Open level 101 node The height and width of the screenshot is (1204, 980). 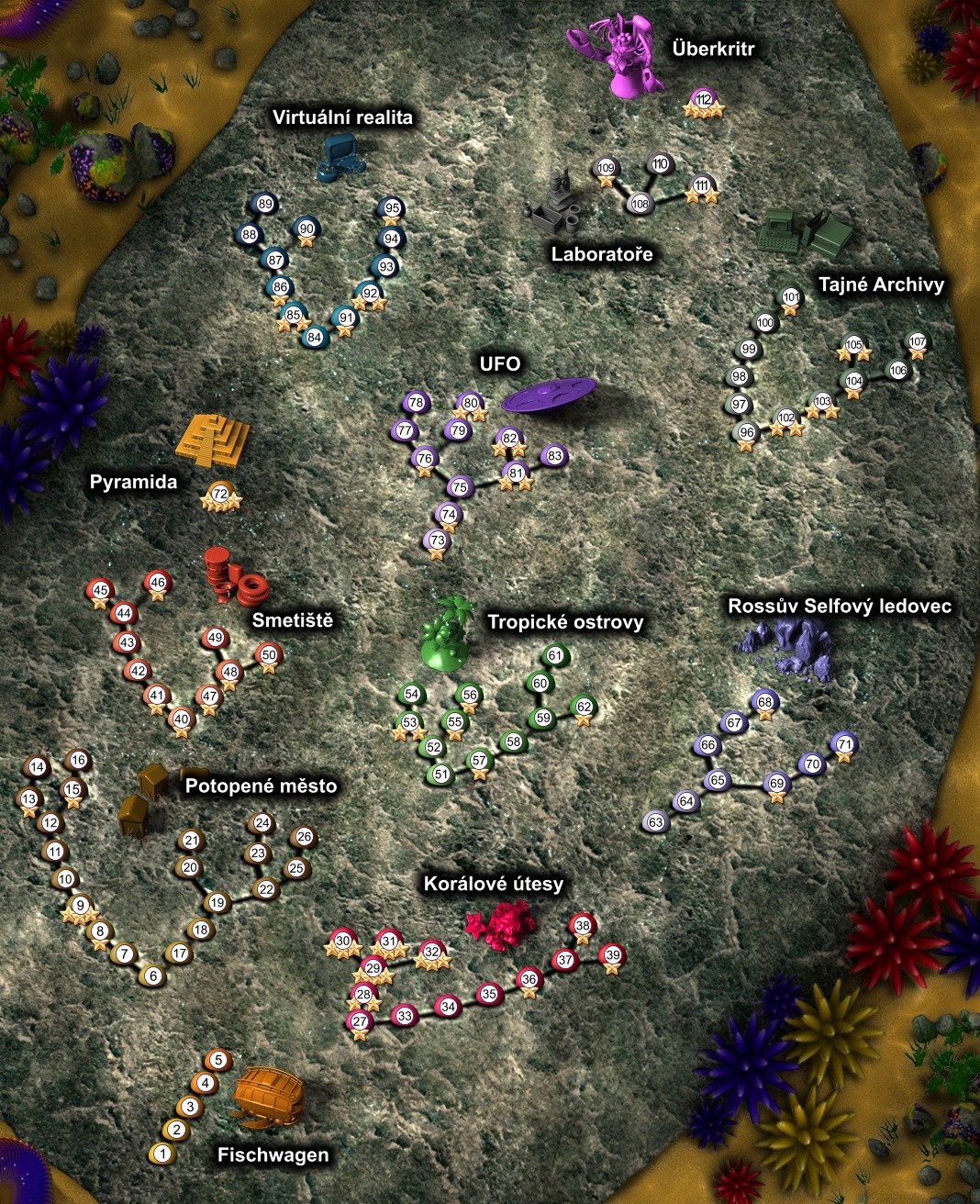(x=791, y=297)
